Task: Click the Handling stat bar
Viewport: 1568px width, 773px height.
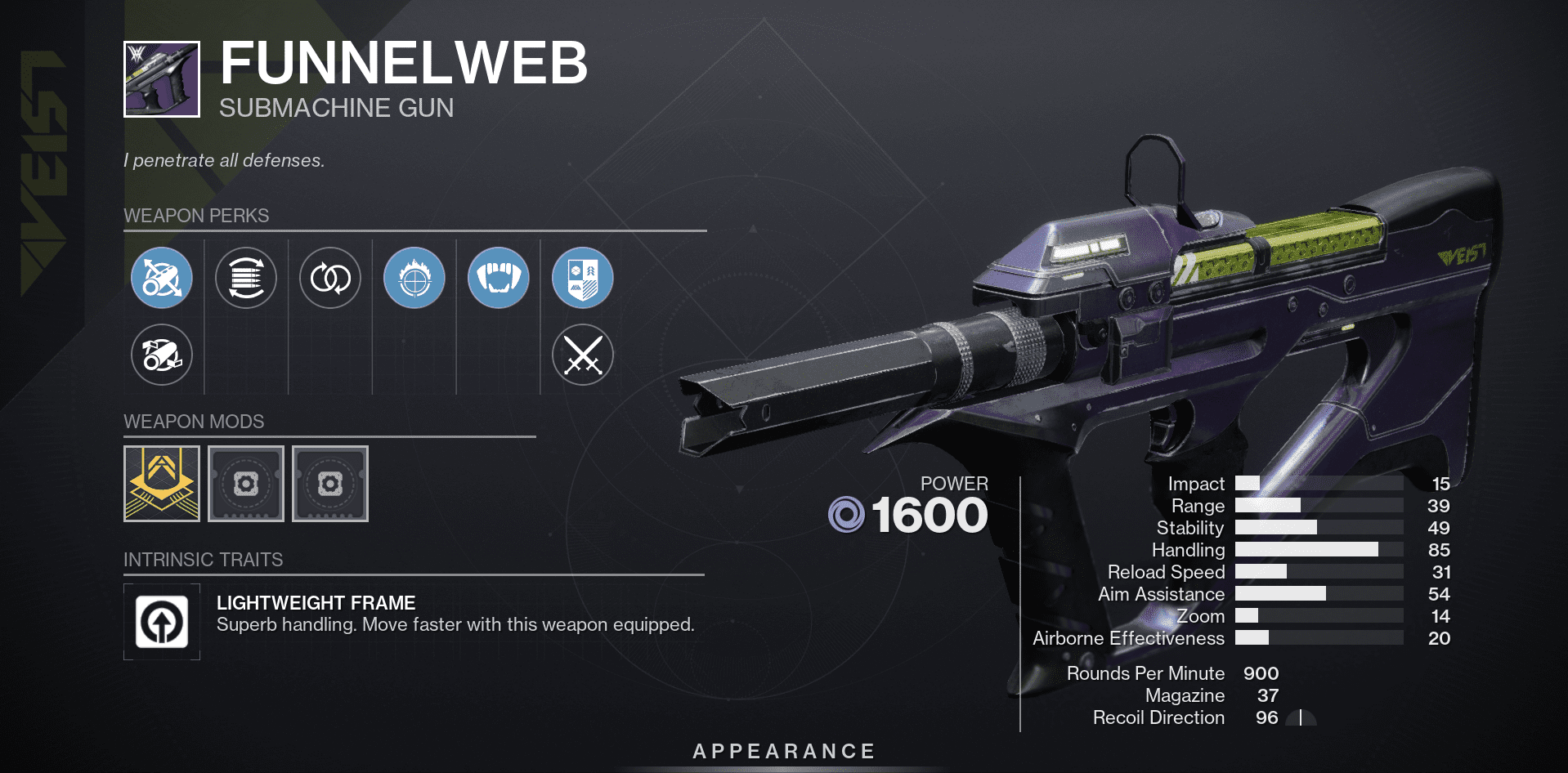Action: tap(1320, 550)
